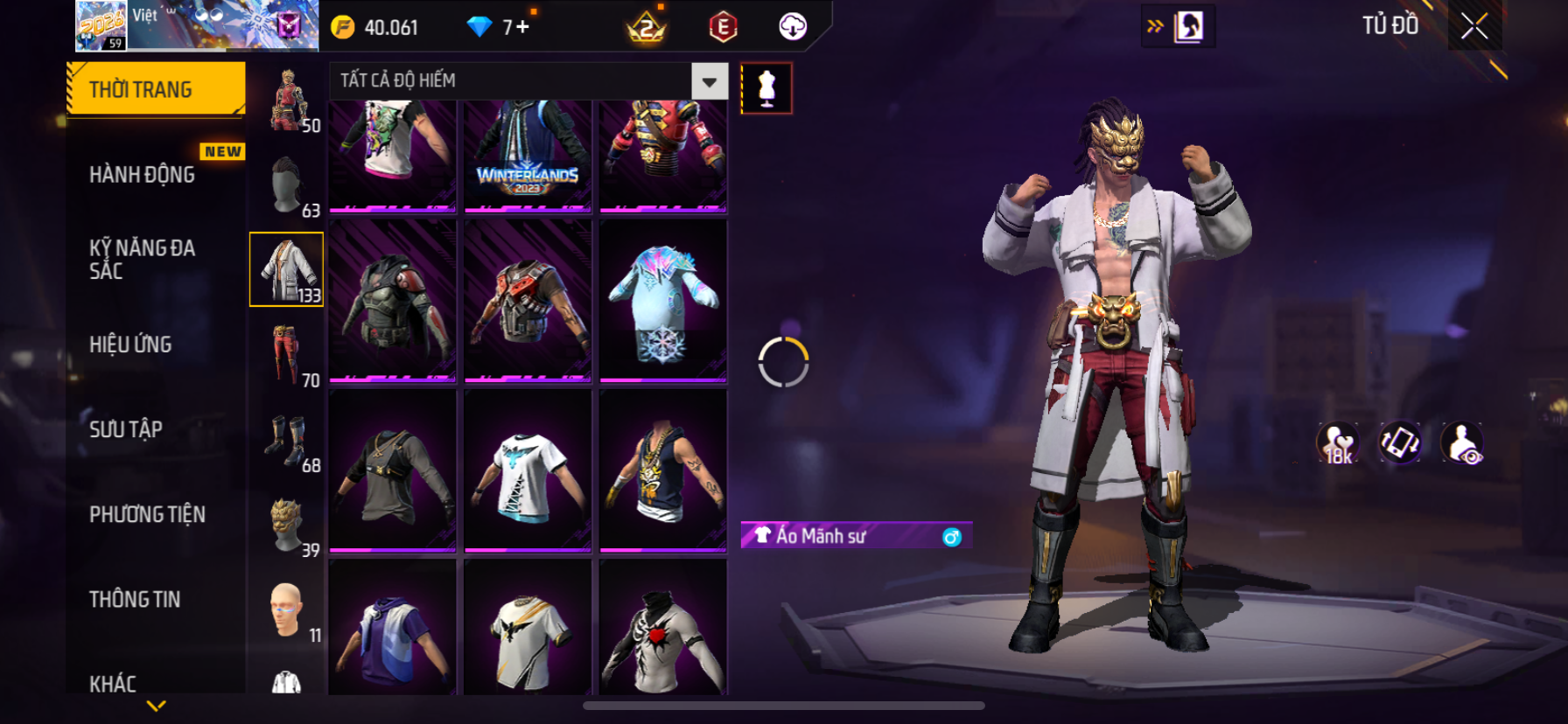Close the wardrobe with the X button
The width and height of the screenshot is (1568, 724).
[x=1474, y=27]
